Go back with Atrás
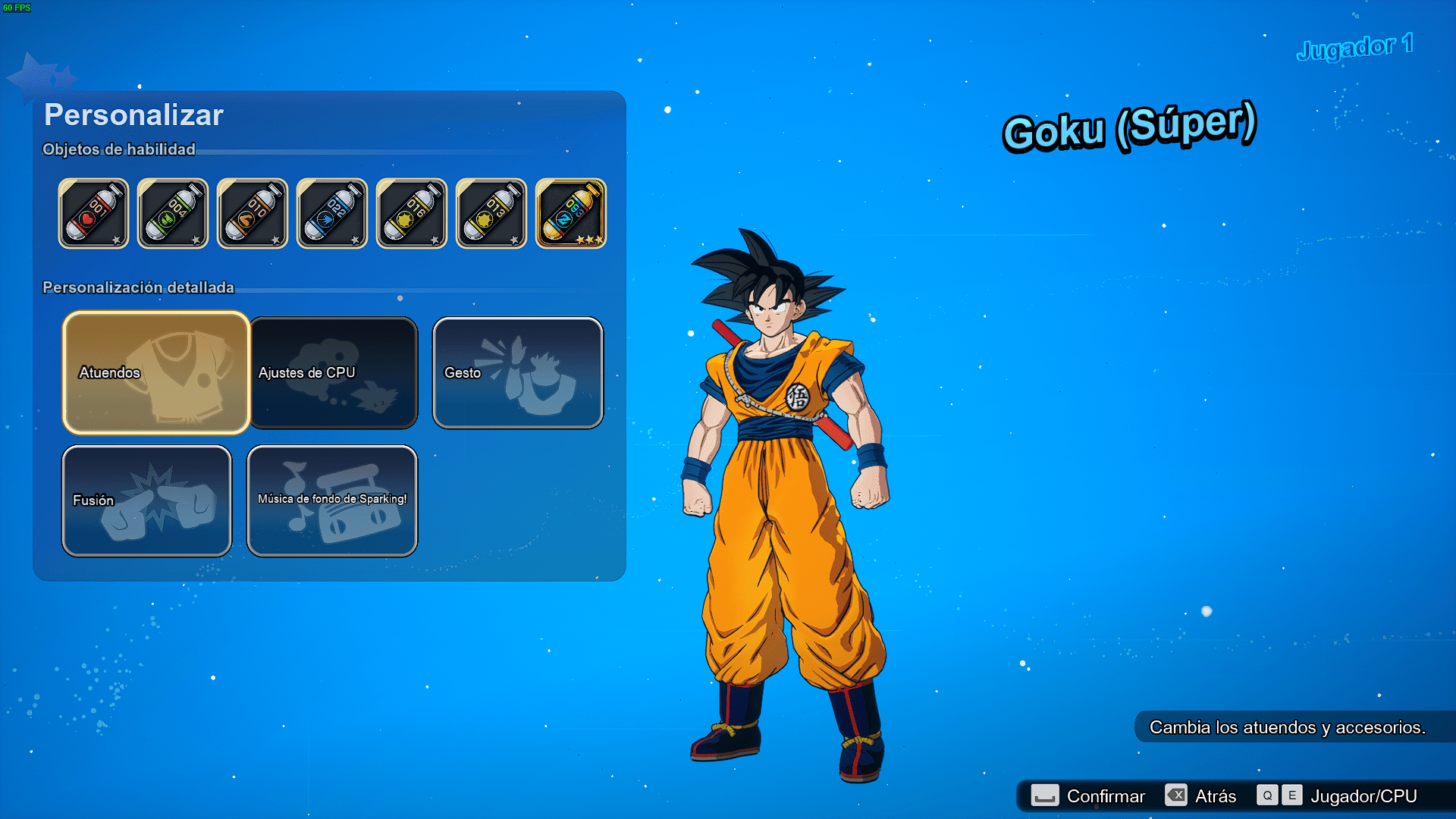The width and height of the screenshot is (1456, 819). pyautogui.click(x=1201, y=796)
